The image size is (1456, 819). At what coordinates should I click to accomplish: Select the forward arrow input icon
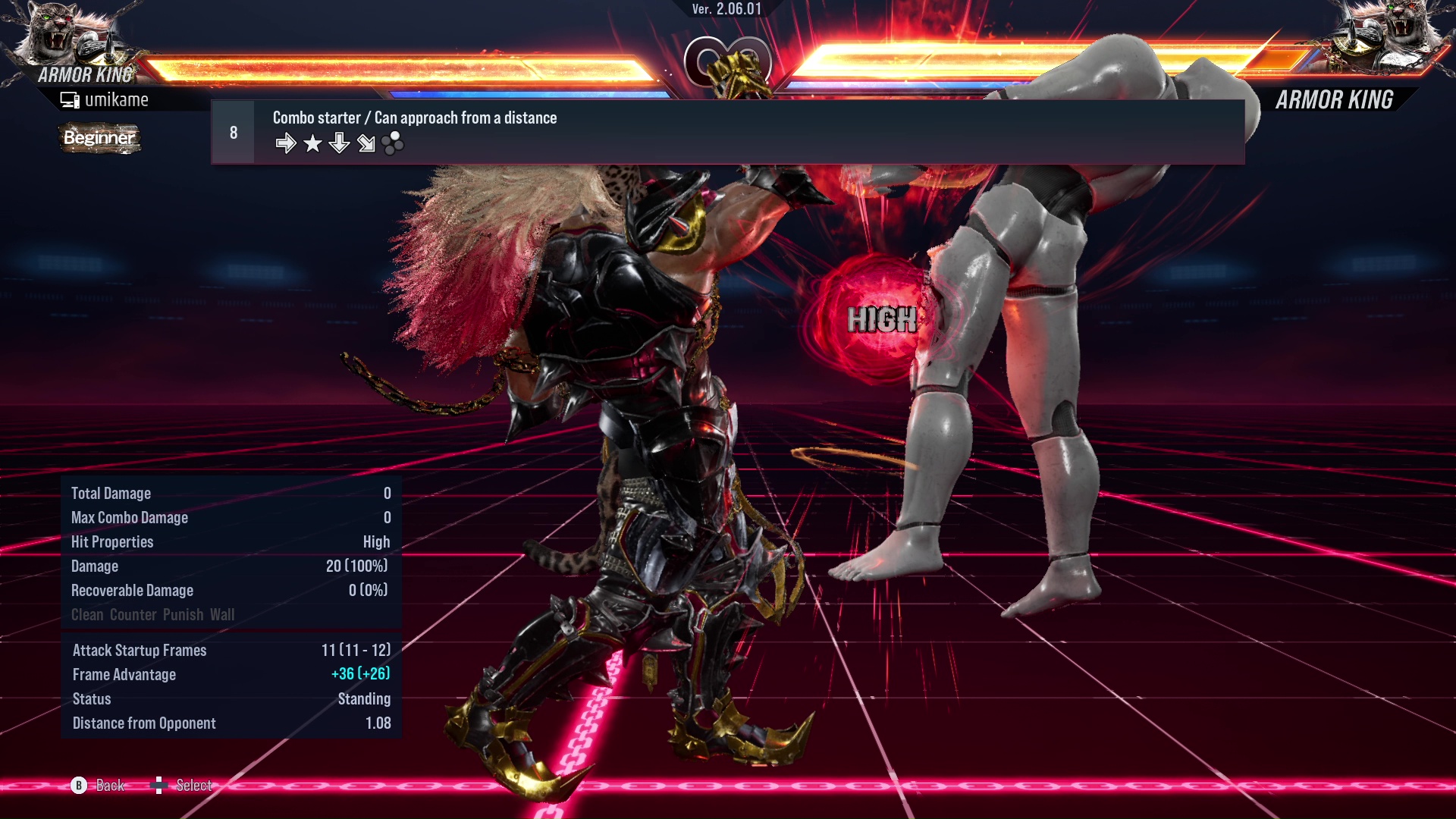pyautogui.click(x=287, y=142)
